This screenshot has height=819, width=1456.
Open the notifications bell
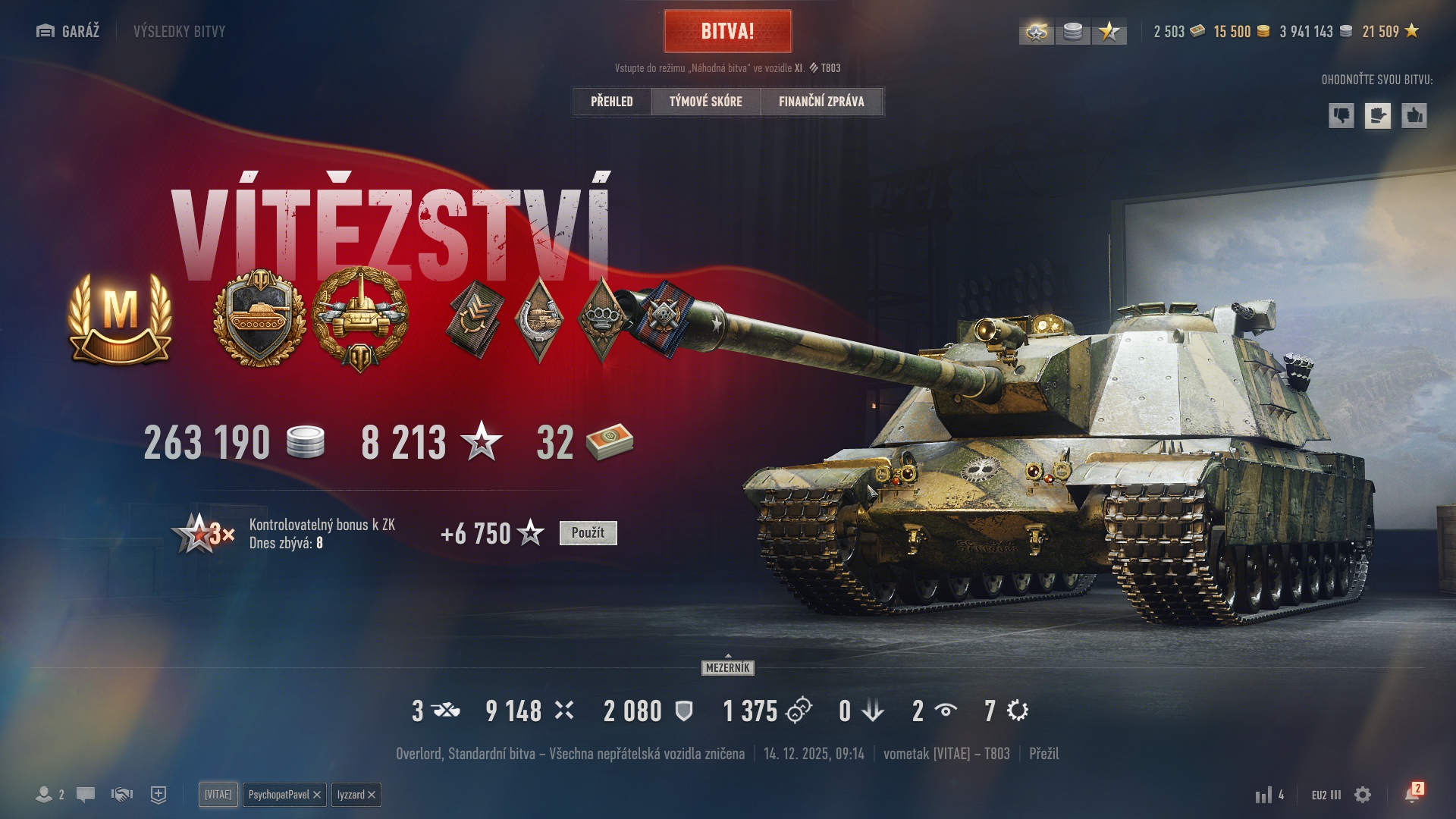[1411, 795]
